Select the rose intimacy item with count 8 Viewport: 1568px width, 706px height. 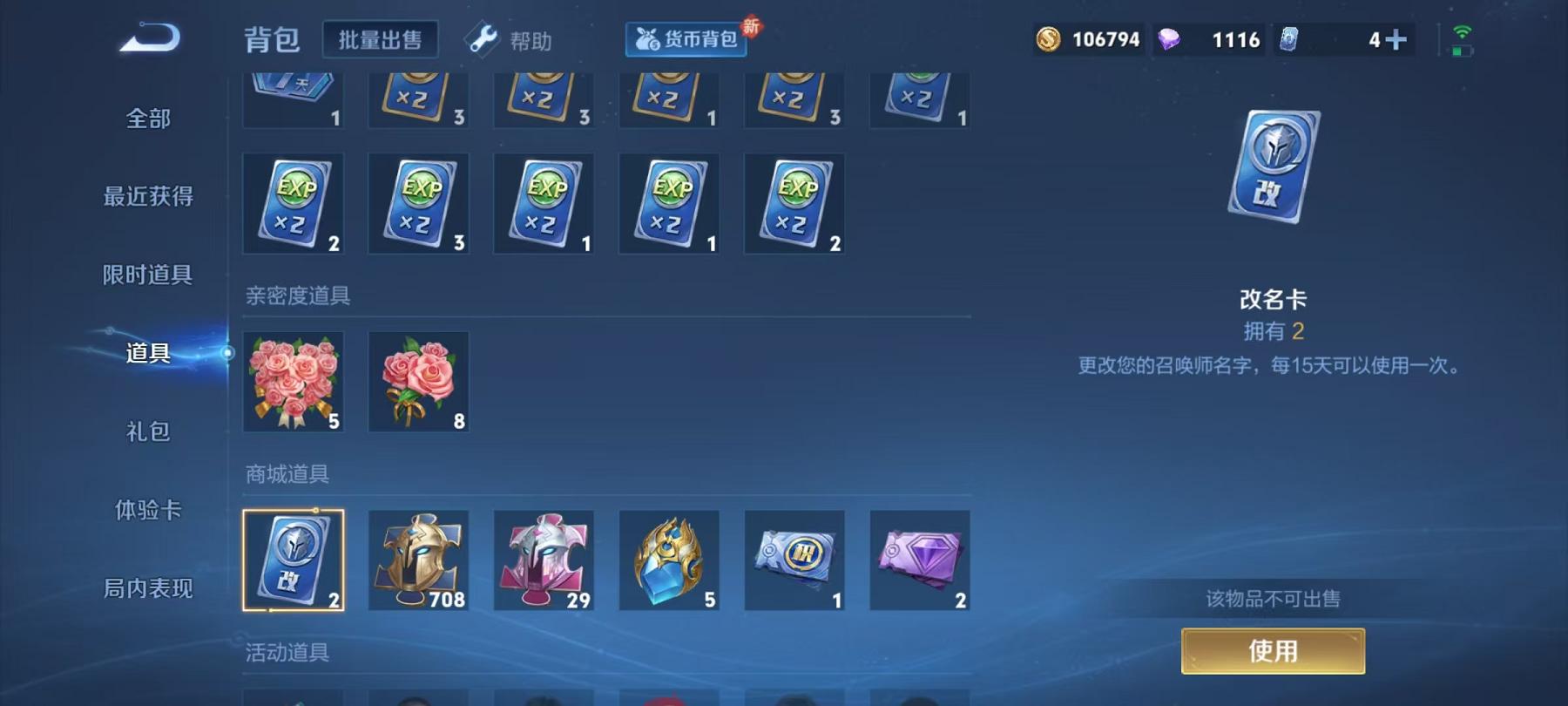419,382
